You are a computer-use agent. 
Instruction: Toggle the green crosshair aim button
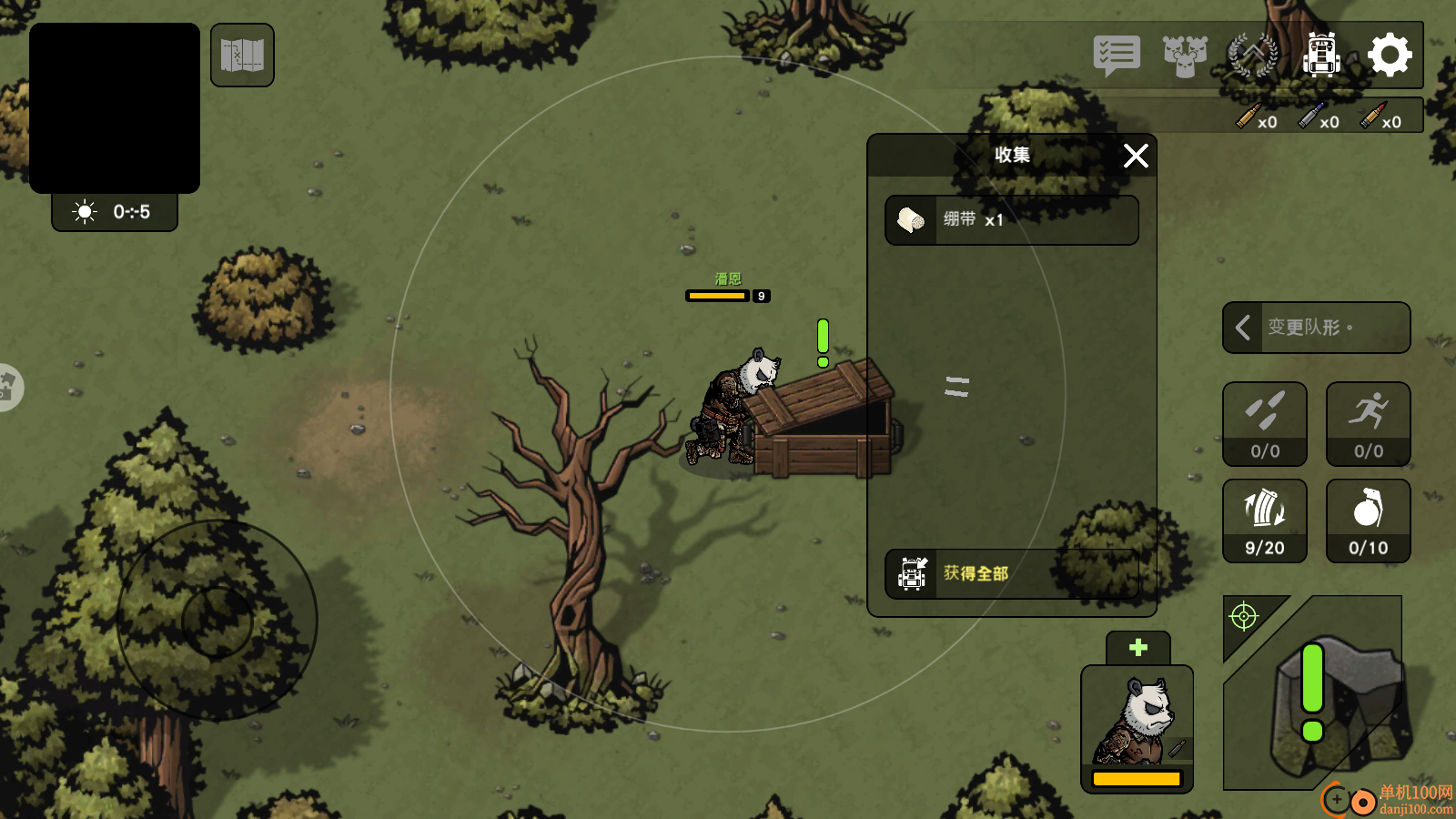click(x=1244, y=617)
